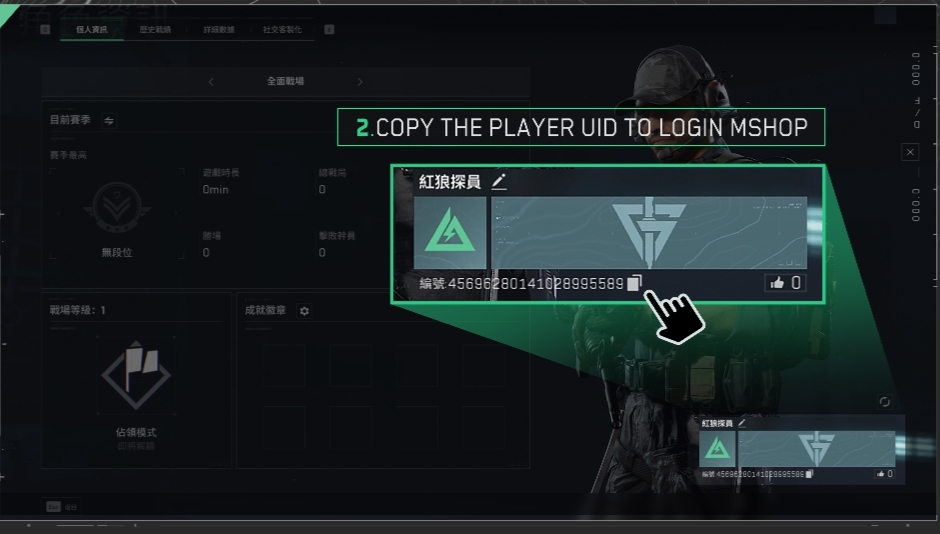
Task: Switch to the 詳細數據 tab
Action: (x=218, y=30)
